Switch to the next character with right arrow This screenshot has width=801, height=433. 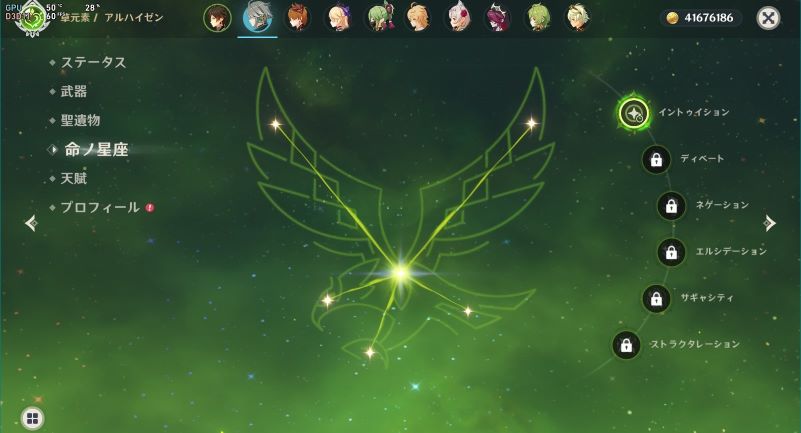click(769, 223)
